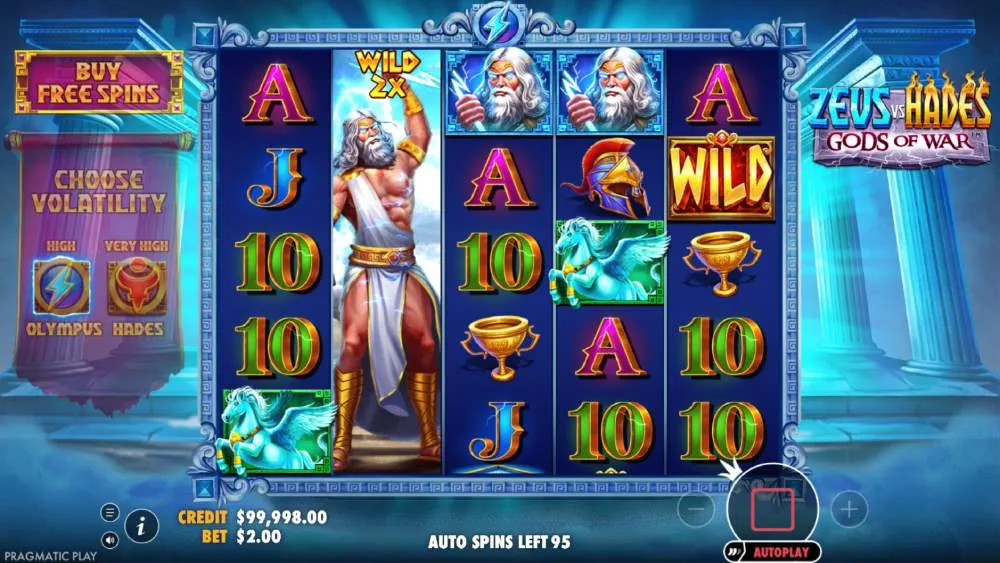Choose the Hades very high volatility mode
The image size is (1000, 563).
(x=136, y=287)
